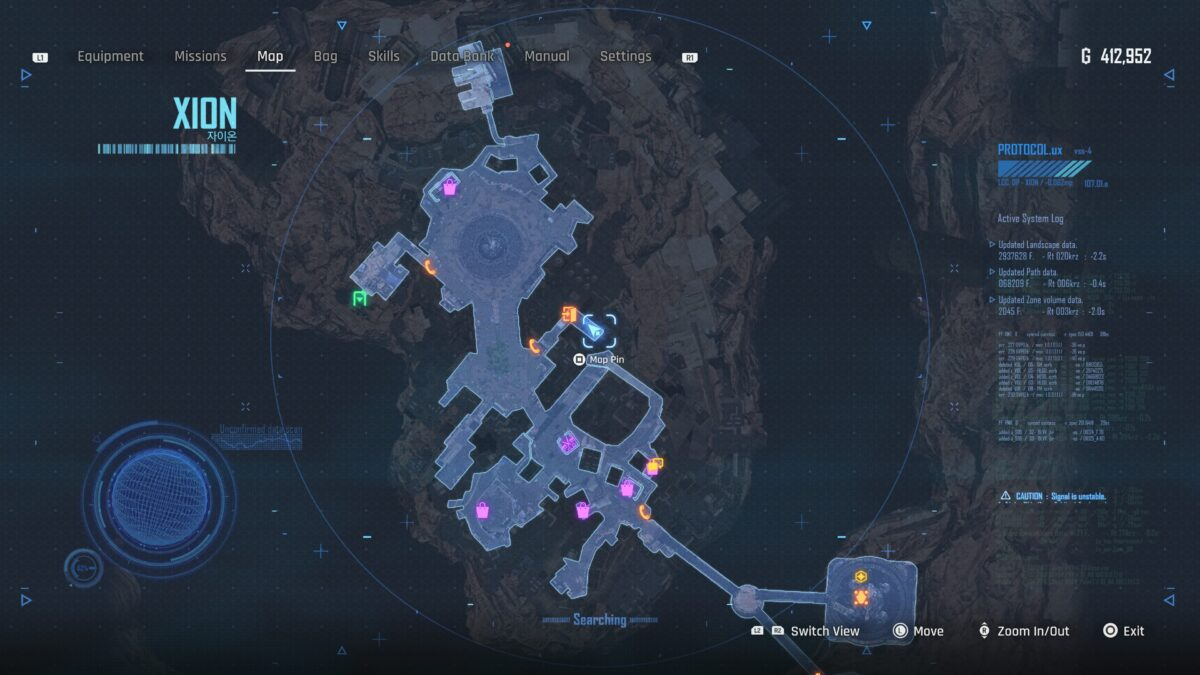Show the Manual tab
Image resolution: width=1200 pixels, height=675 pixels.
click(x=547, y=57)
